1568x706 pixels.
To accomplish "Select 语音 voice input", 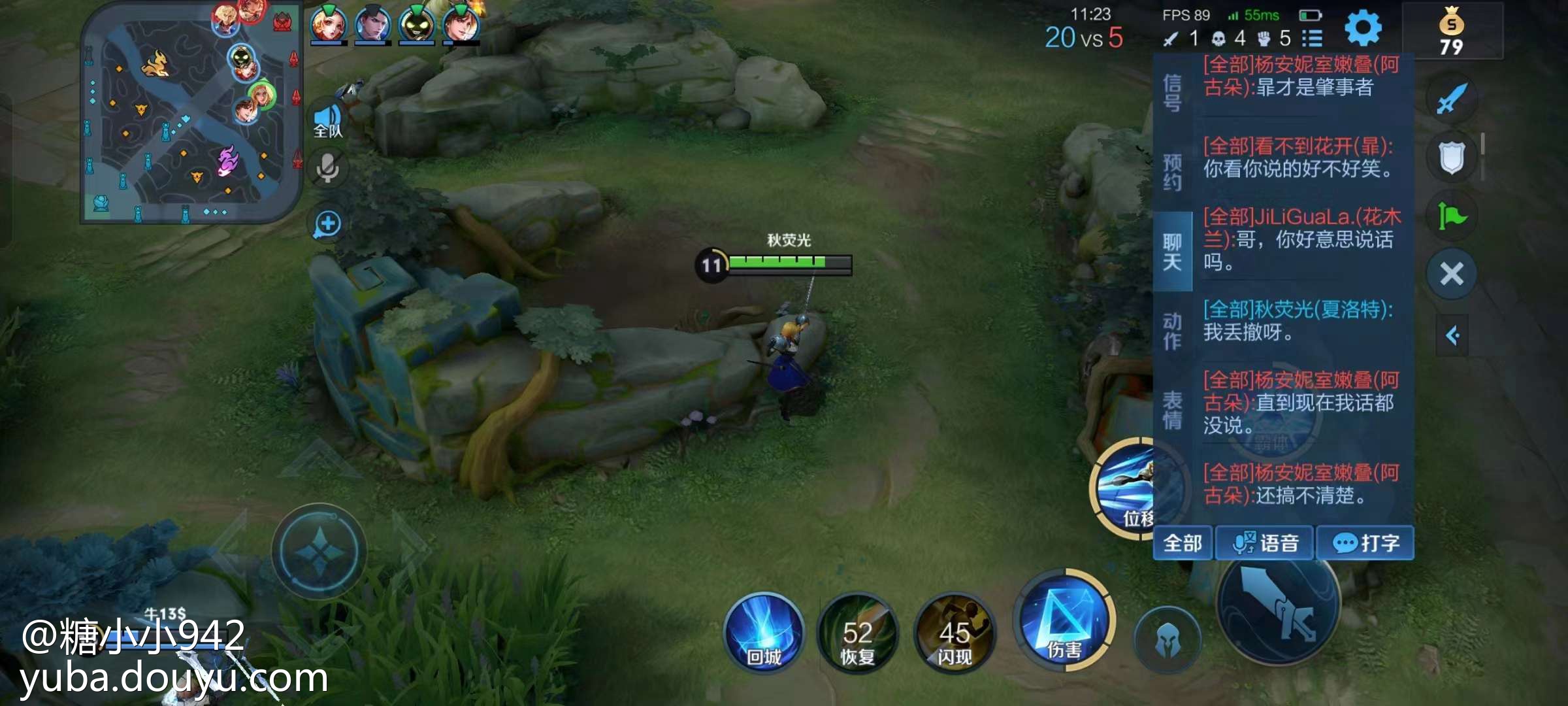I will click(1265, 543).
